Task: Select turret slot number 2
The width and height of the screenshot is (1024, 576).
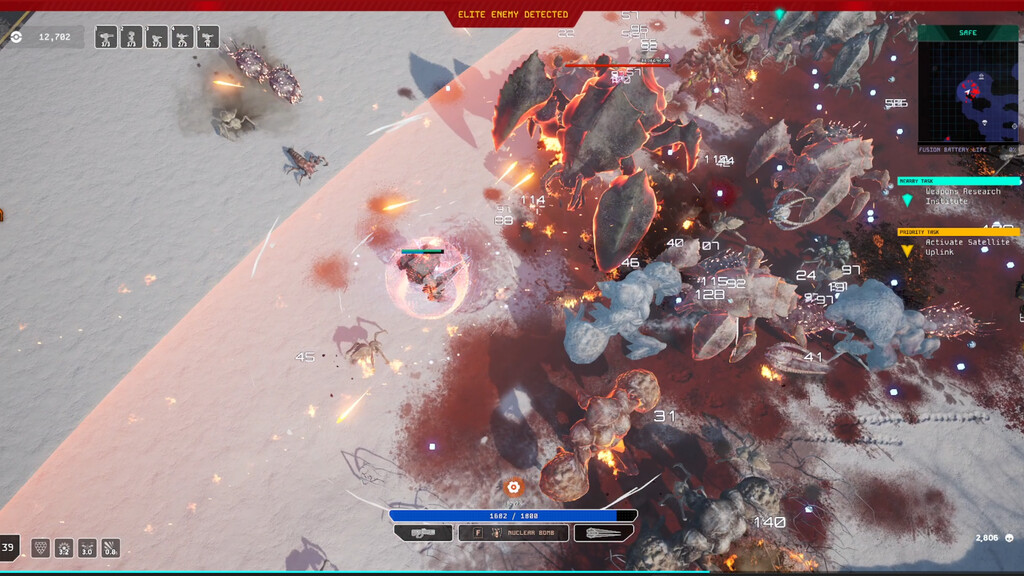Action: pyautogui.click(x=131, y=38)
